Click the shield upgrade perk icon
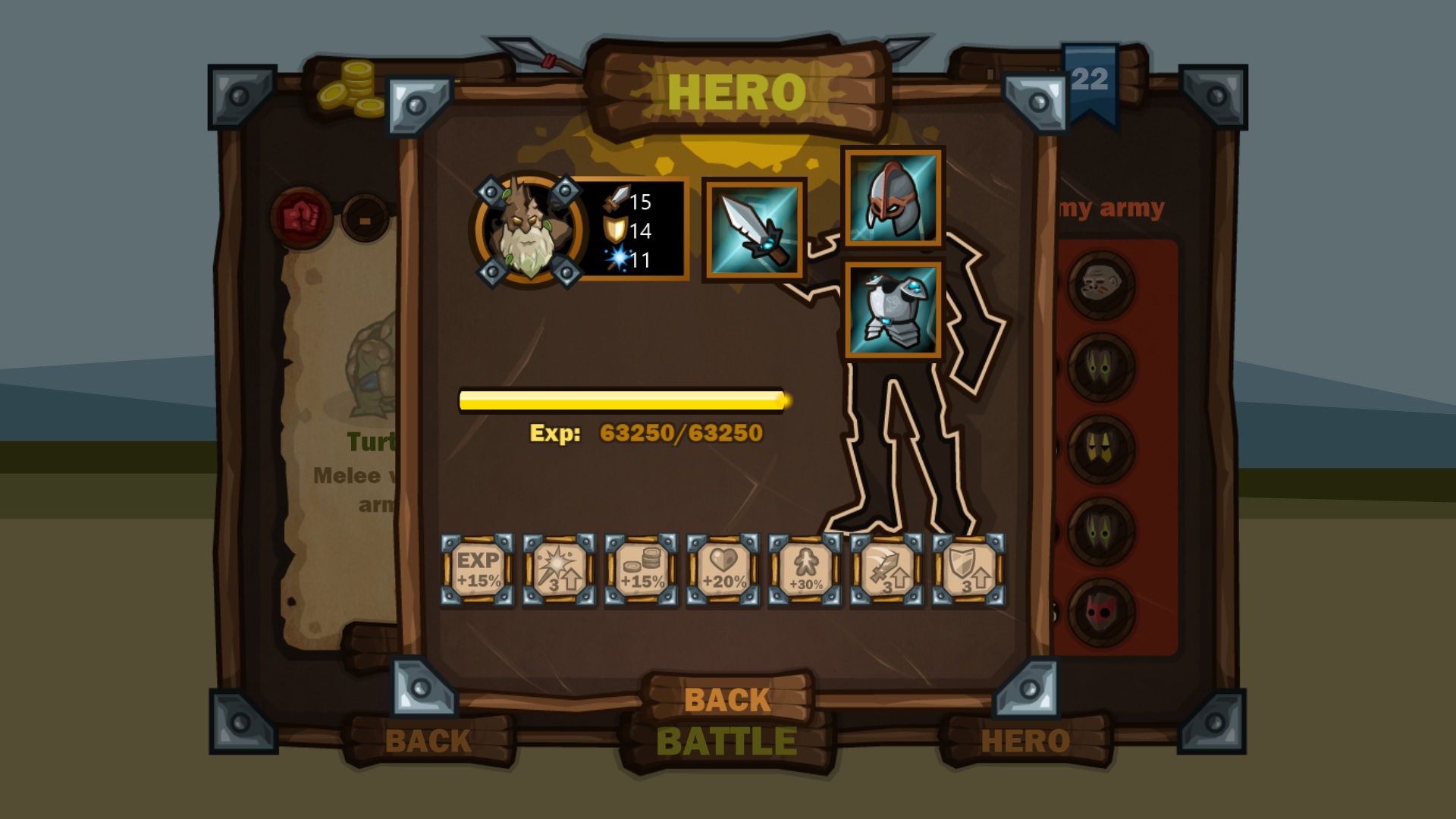 pyautogui.click(x=968, y=567)
